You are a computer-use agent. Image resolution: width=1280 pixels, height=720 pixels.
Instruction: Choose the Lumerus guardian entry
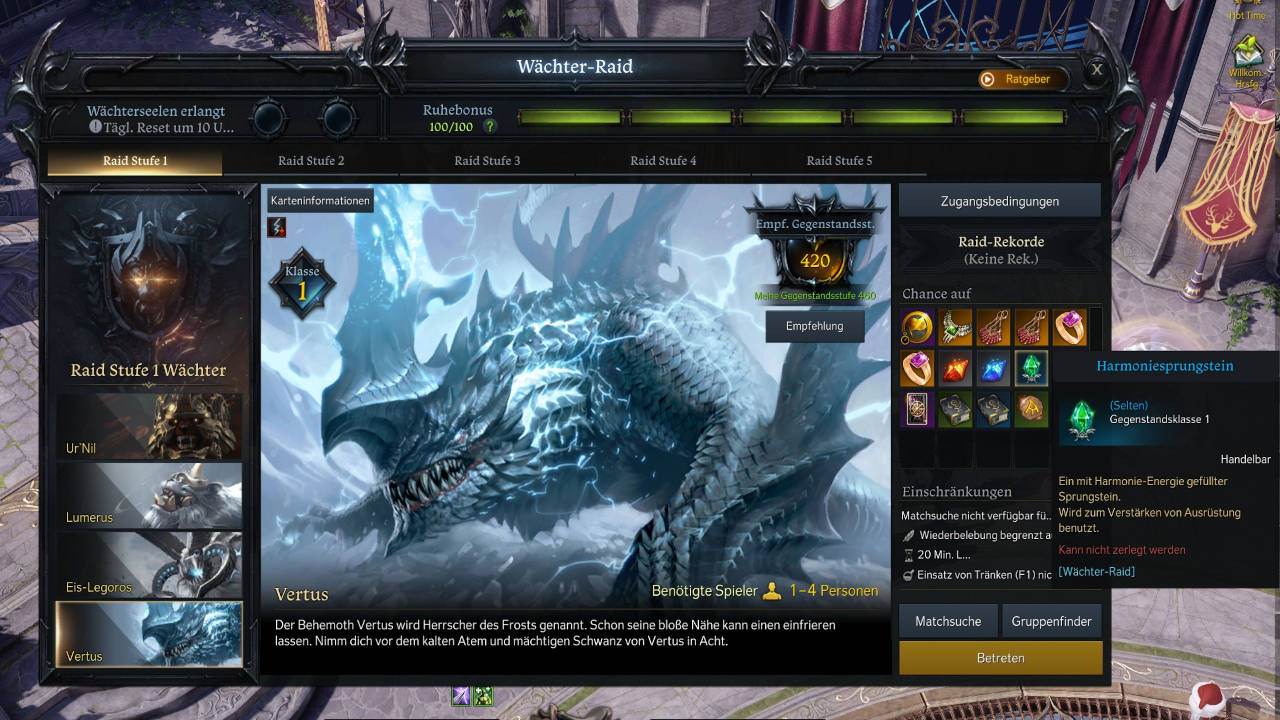149,495
